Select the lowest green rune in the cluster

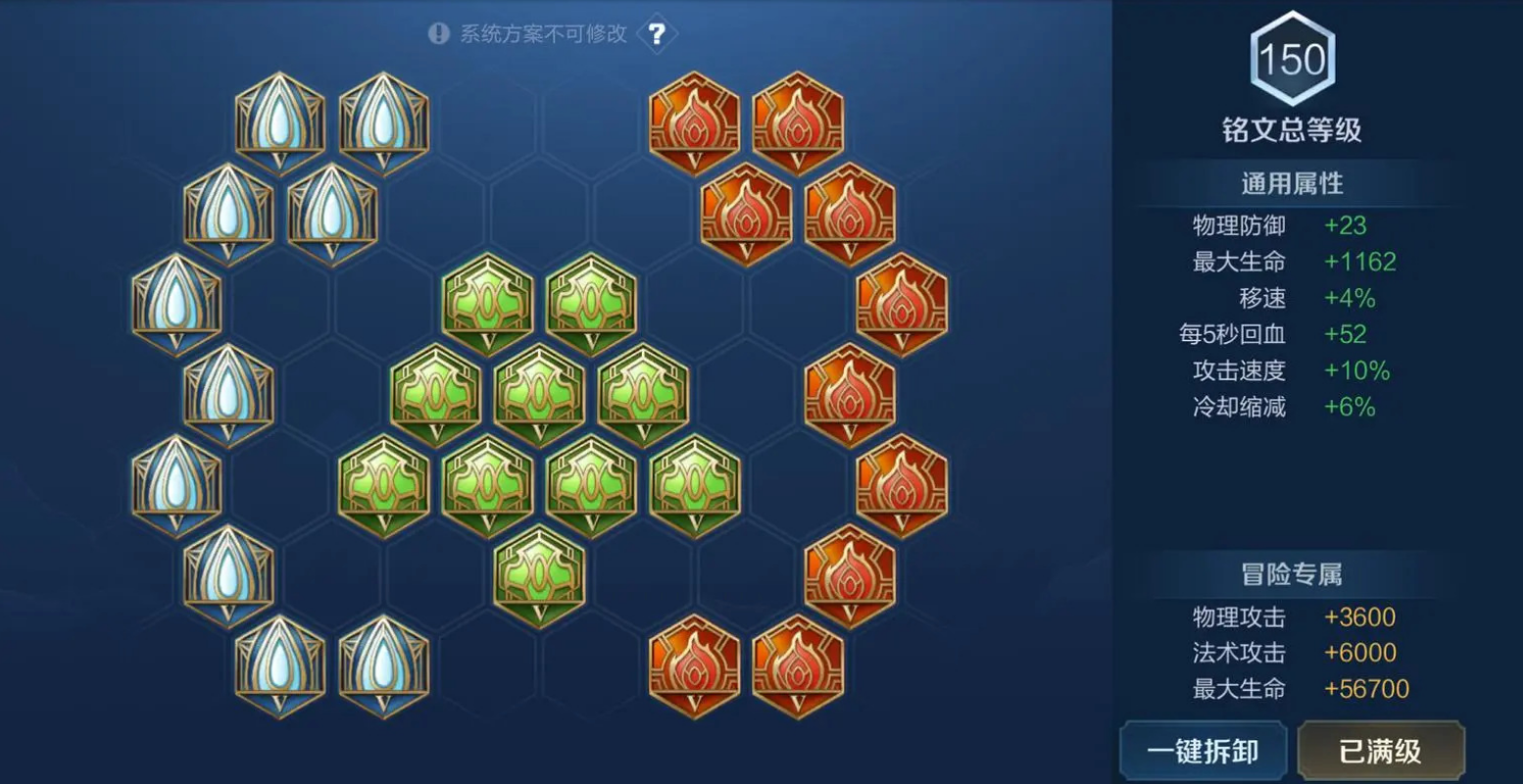coord(541,578)
